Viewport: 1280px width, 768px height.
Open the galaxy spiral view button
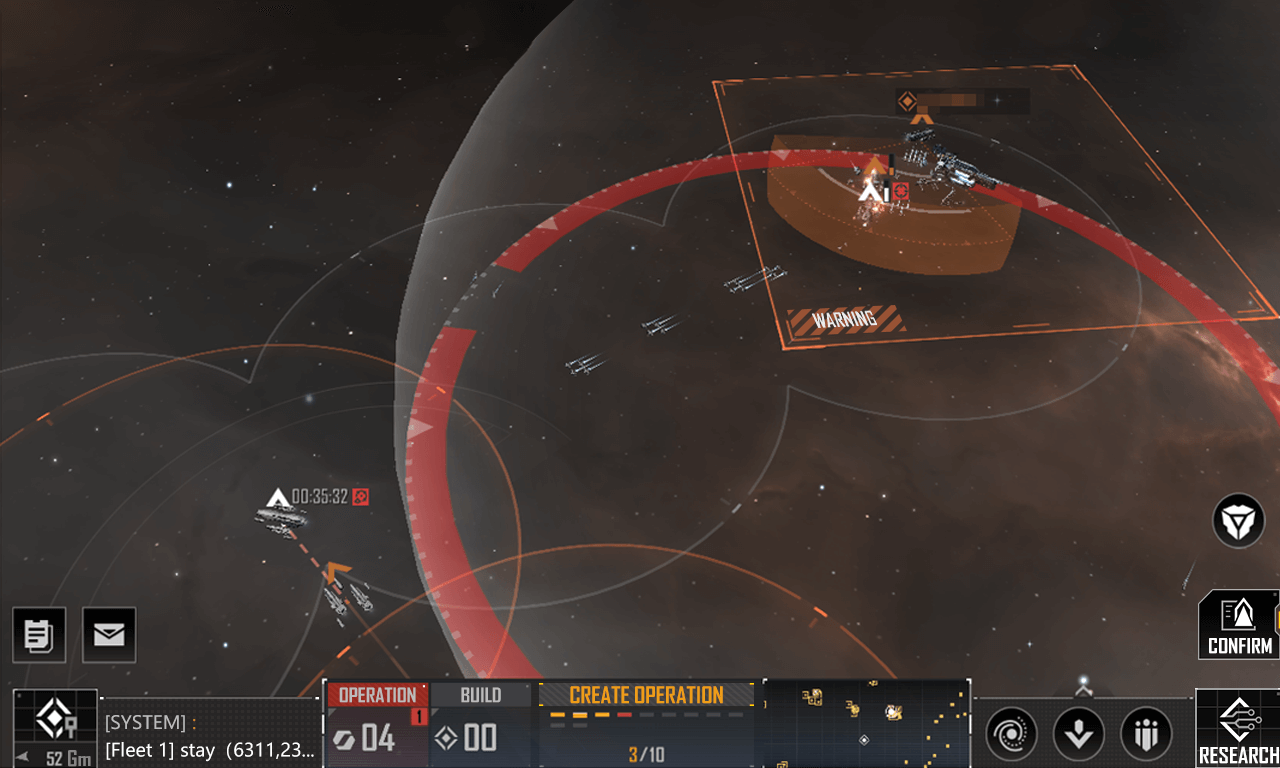1011,735
